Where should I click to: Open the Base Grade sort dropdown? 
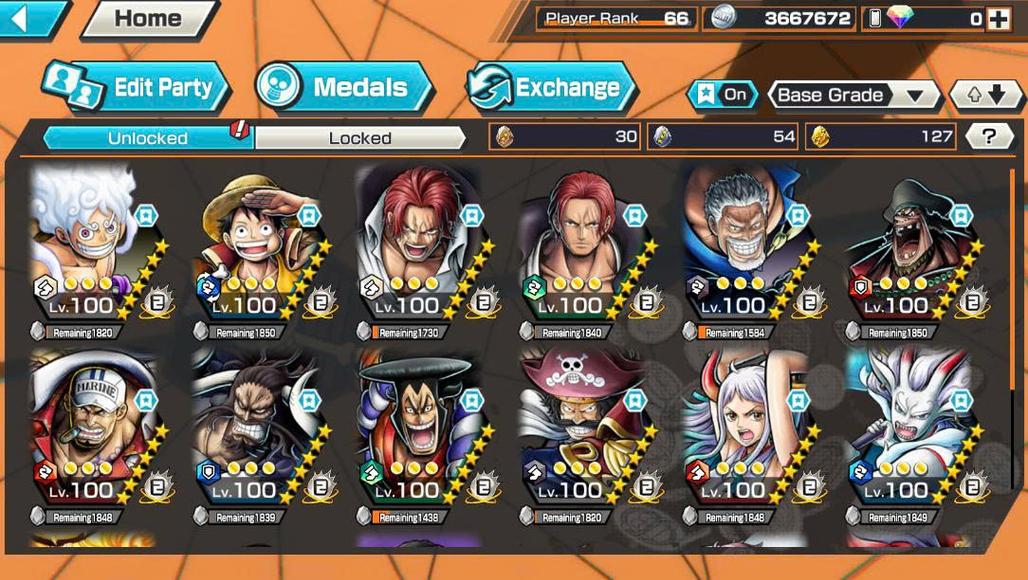[x=853, y=95]
